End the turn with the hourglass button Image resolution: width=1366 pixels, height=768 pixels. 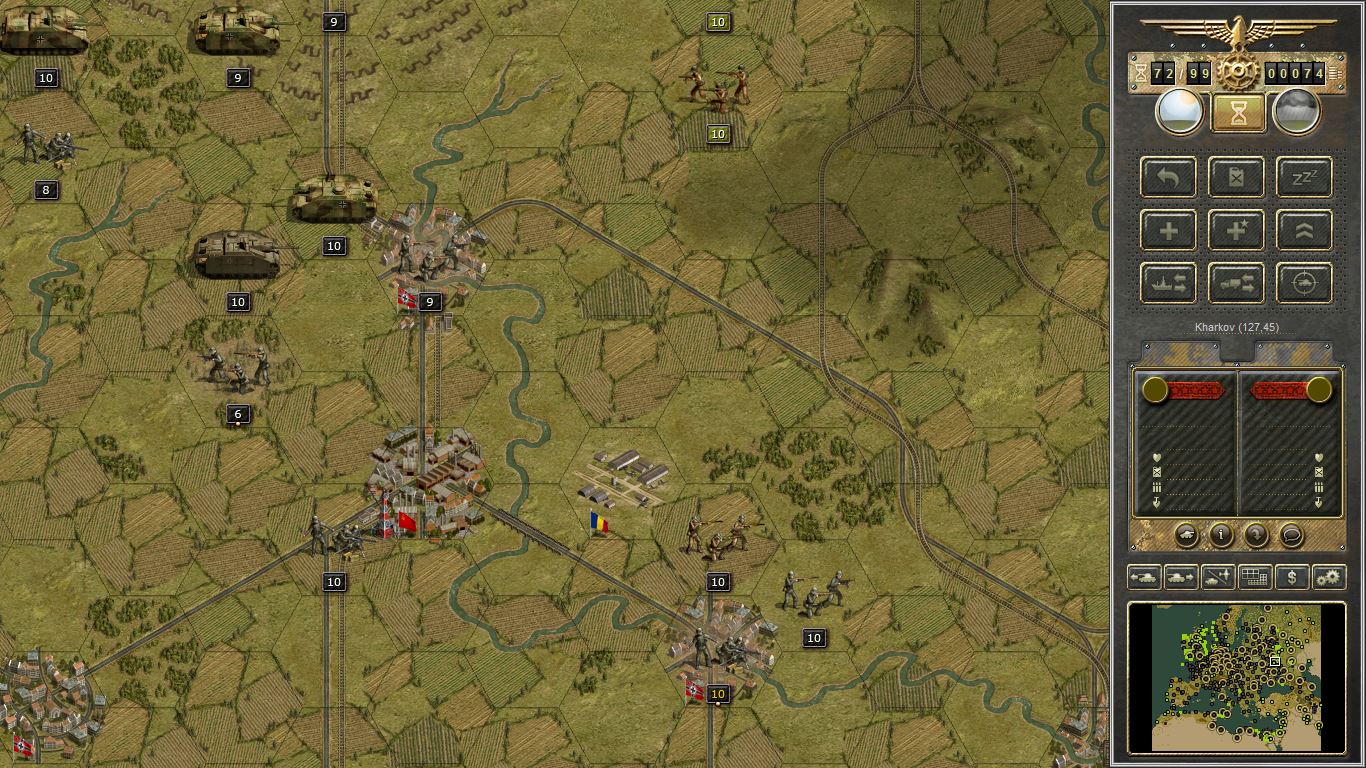pos(1237,110)
